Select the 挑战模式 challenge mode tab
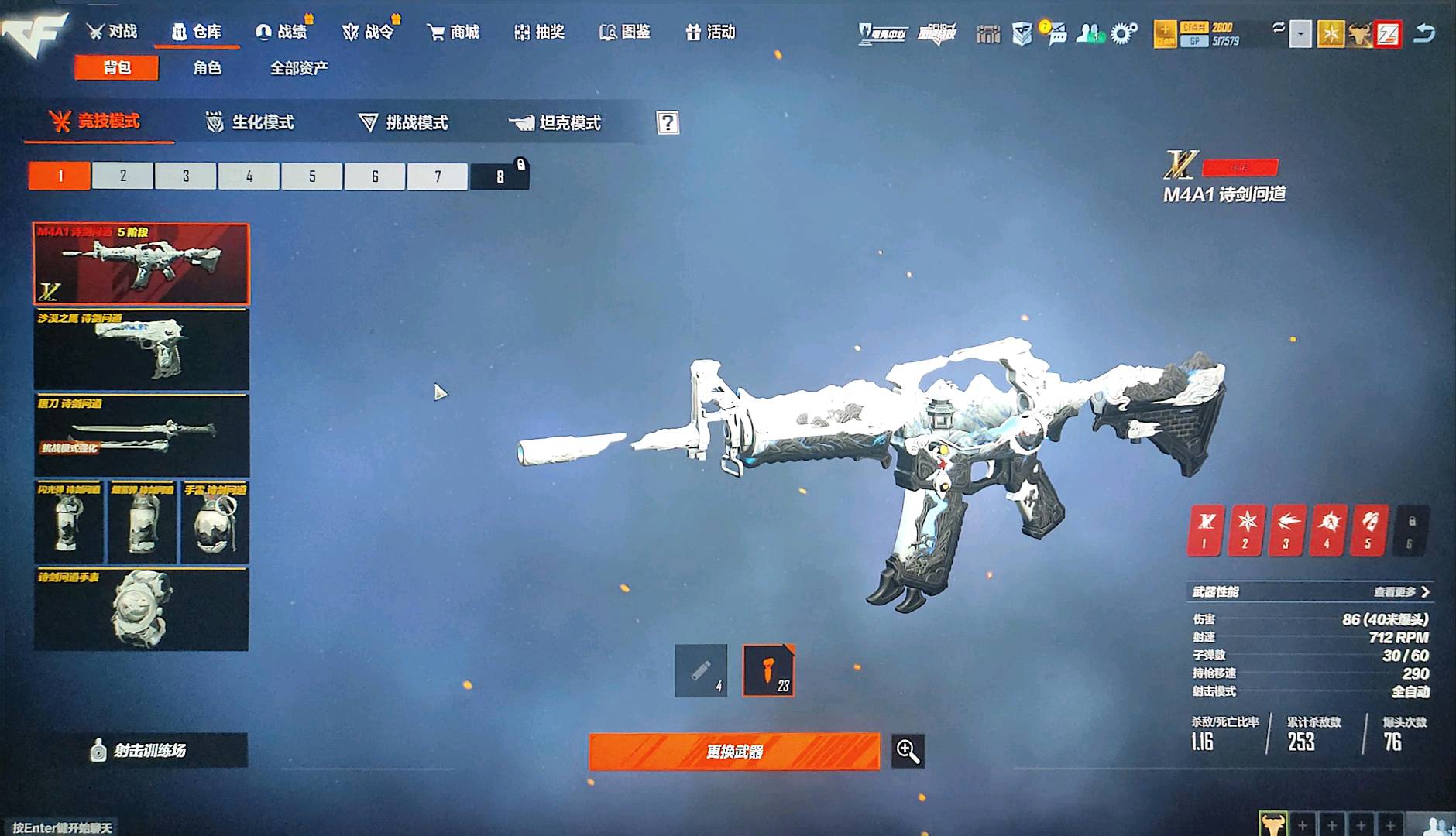Viewport: 1456px width, 836px height. point(403,122)
